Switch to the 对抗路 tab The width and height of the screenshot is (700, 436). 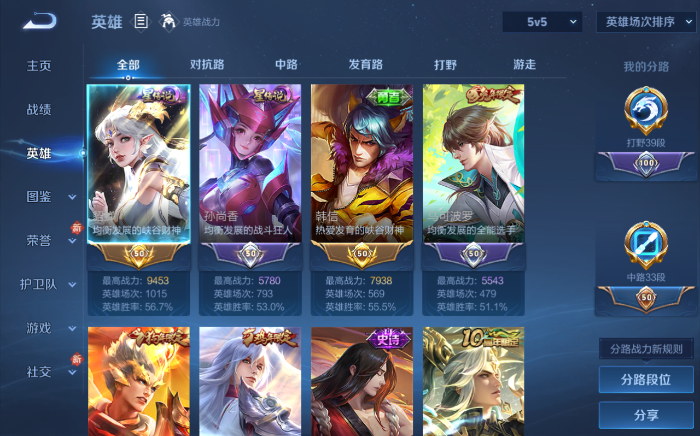pyautogui.click(x=207, y=65)
